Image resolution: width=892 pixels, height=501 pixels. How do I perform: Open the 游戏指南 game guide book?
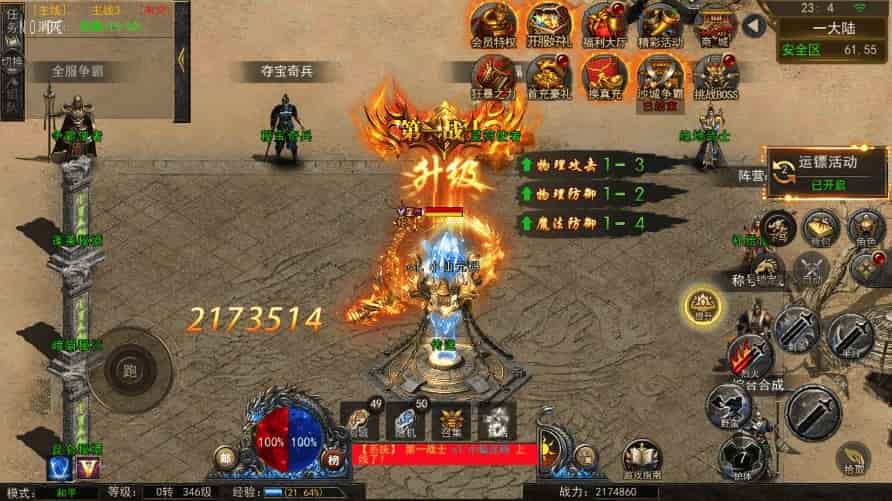coord(641,459)
